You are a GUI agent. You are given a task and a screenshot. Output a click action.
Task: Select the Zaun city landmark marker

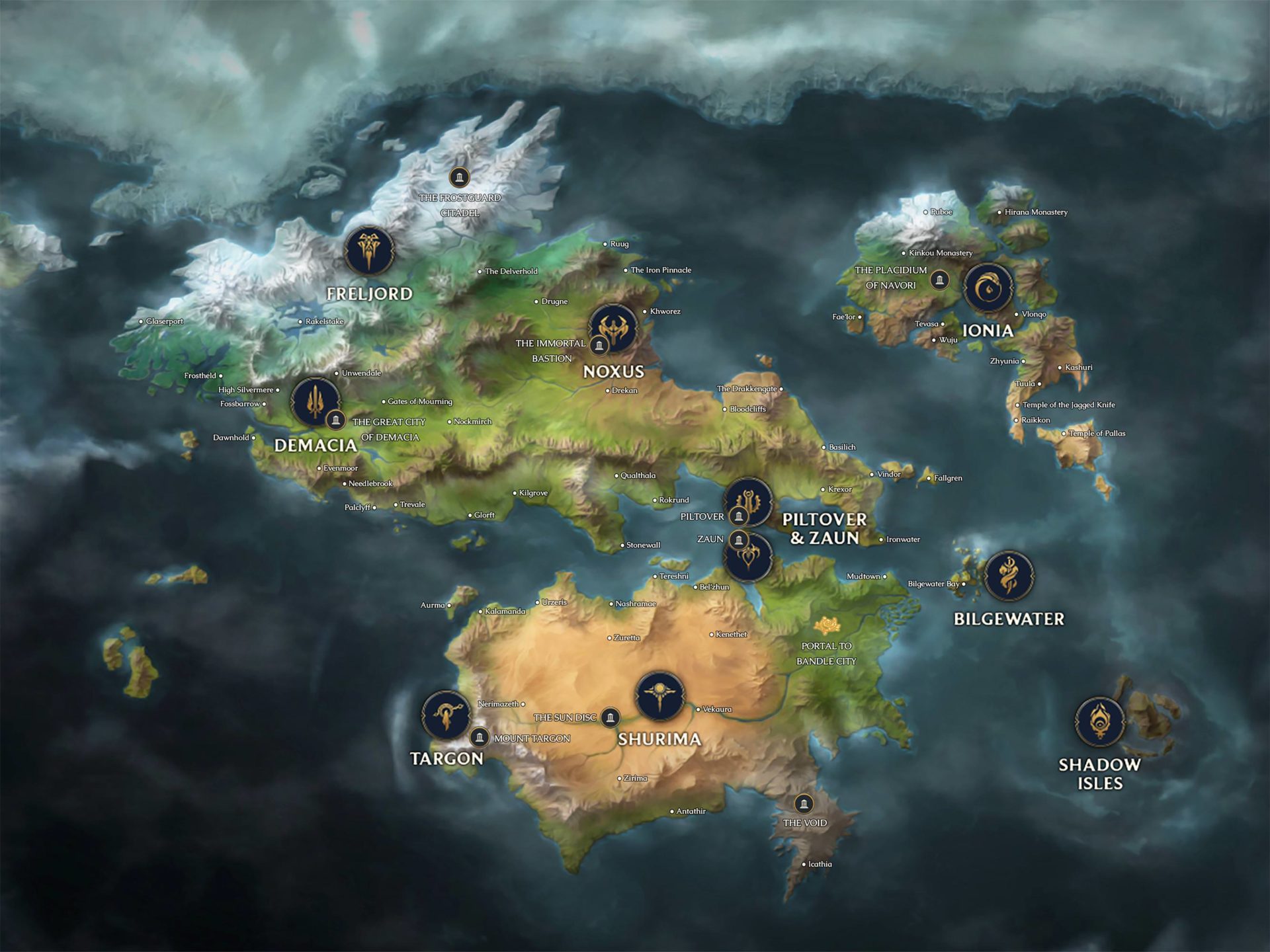point(739,539)
